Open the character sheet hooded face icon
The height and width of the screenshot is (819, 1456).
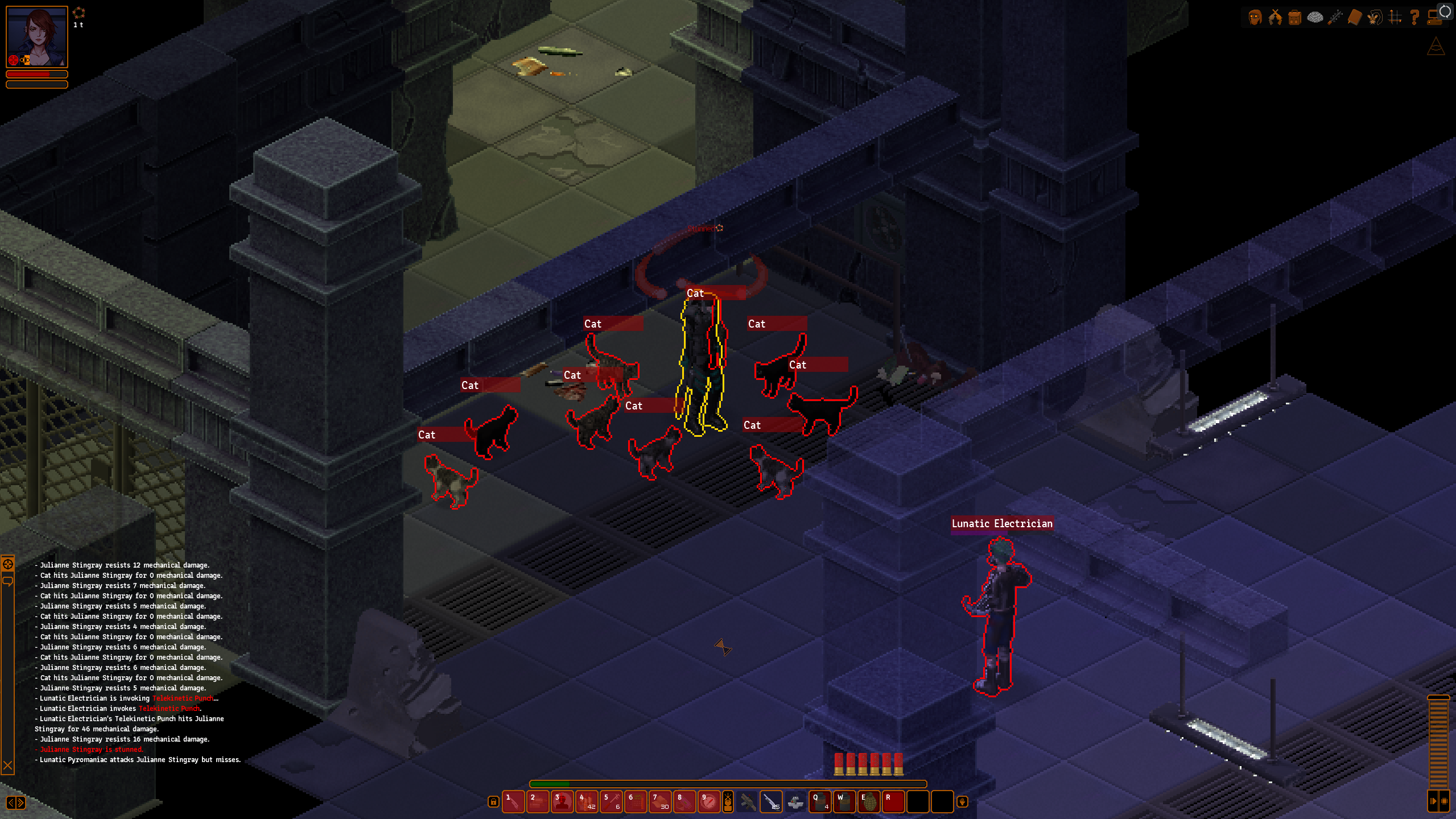(x=1255, y=18)
